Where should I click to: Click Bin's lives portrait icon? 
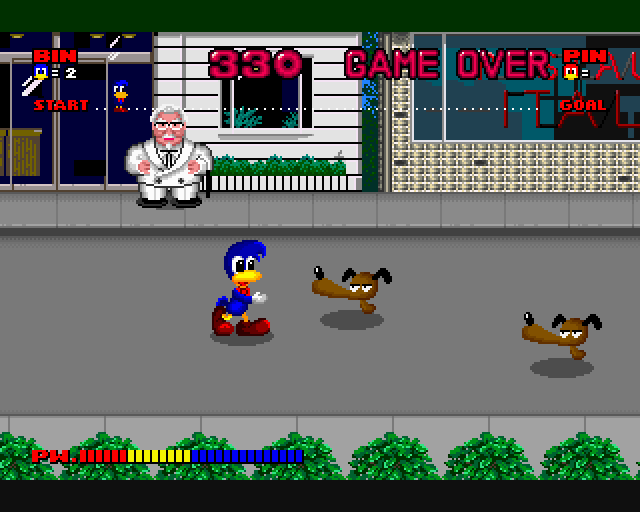[x=41, y=72]
